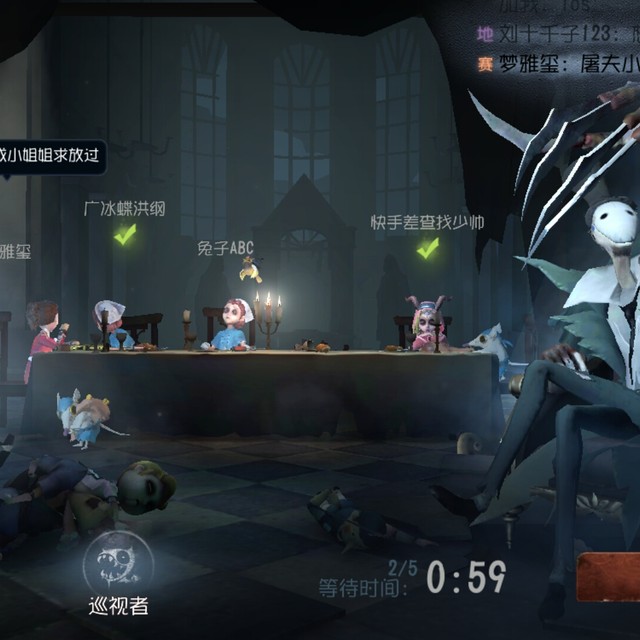Select the 巡视者 skill icon

pos(118,561)
